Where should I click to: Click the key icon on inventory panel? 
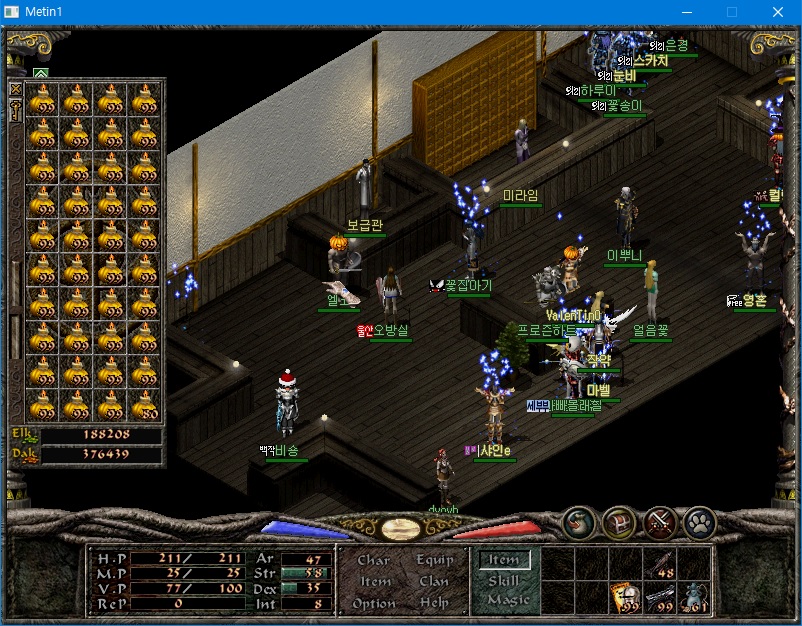(x=16, y=111)
